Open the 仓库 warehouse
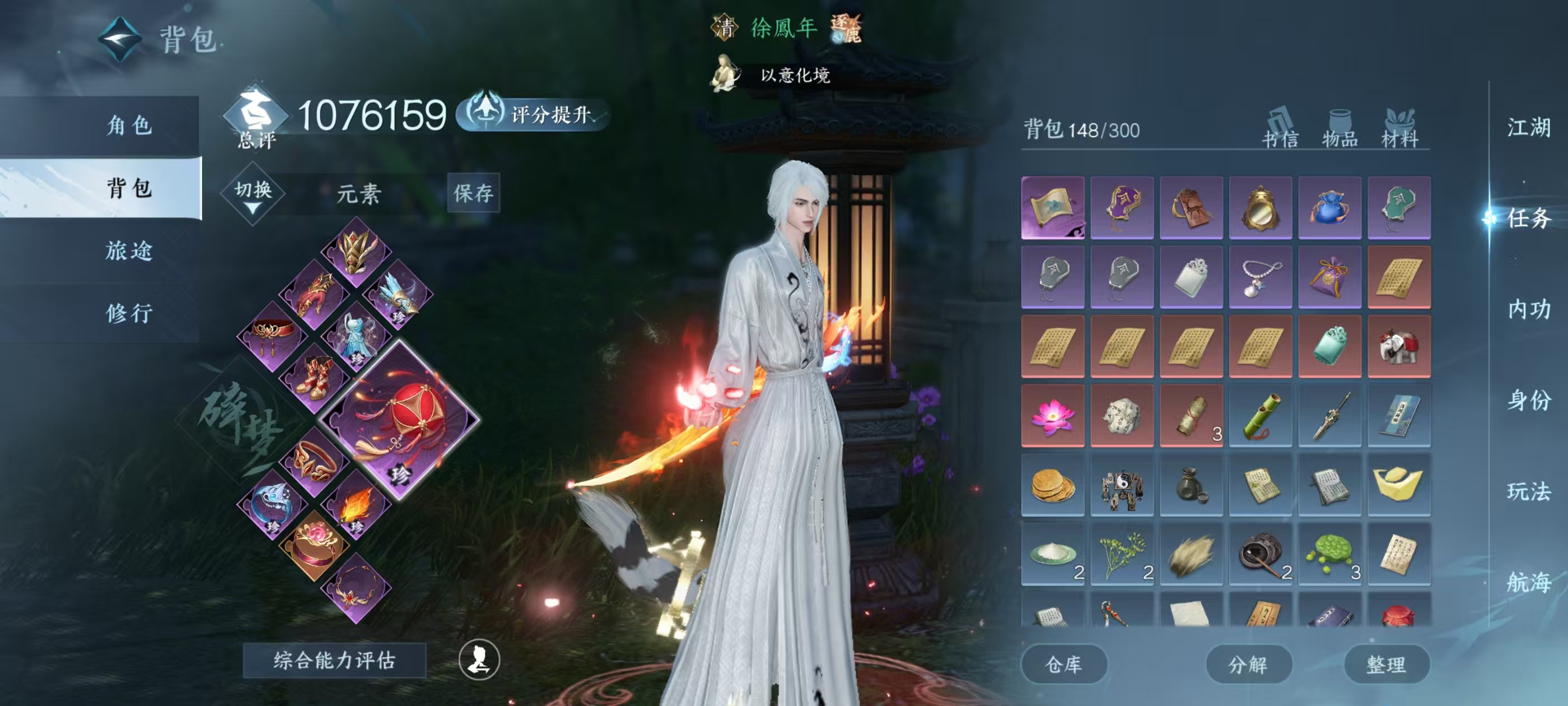This screenshot has width=1568, height=706. 1063,664
